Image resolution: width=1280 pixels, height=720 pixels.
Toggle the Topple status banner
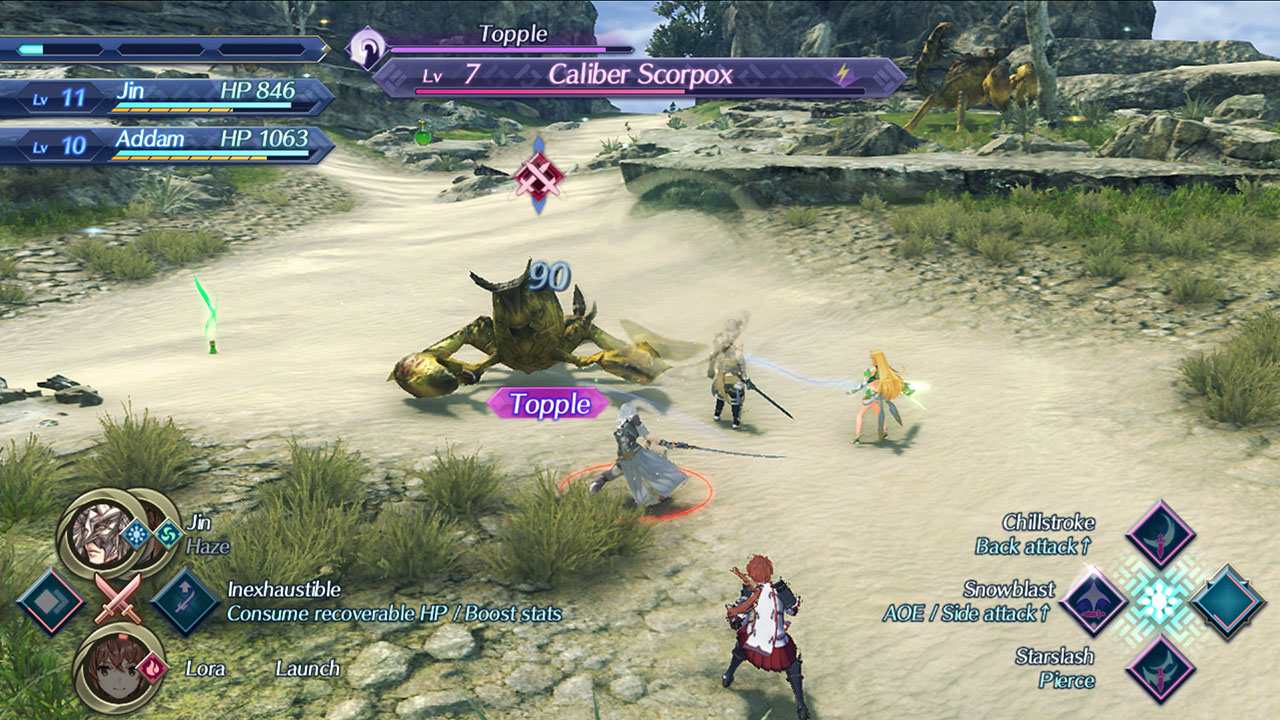point(513,33)
